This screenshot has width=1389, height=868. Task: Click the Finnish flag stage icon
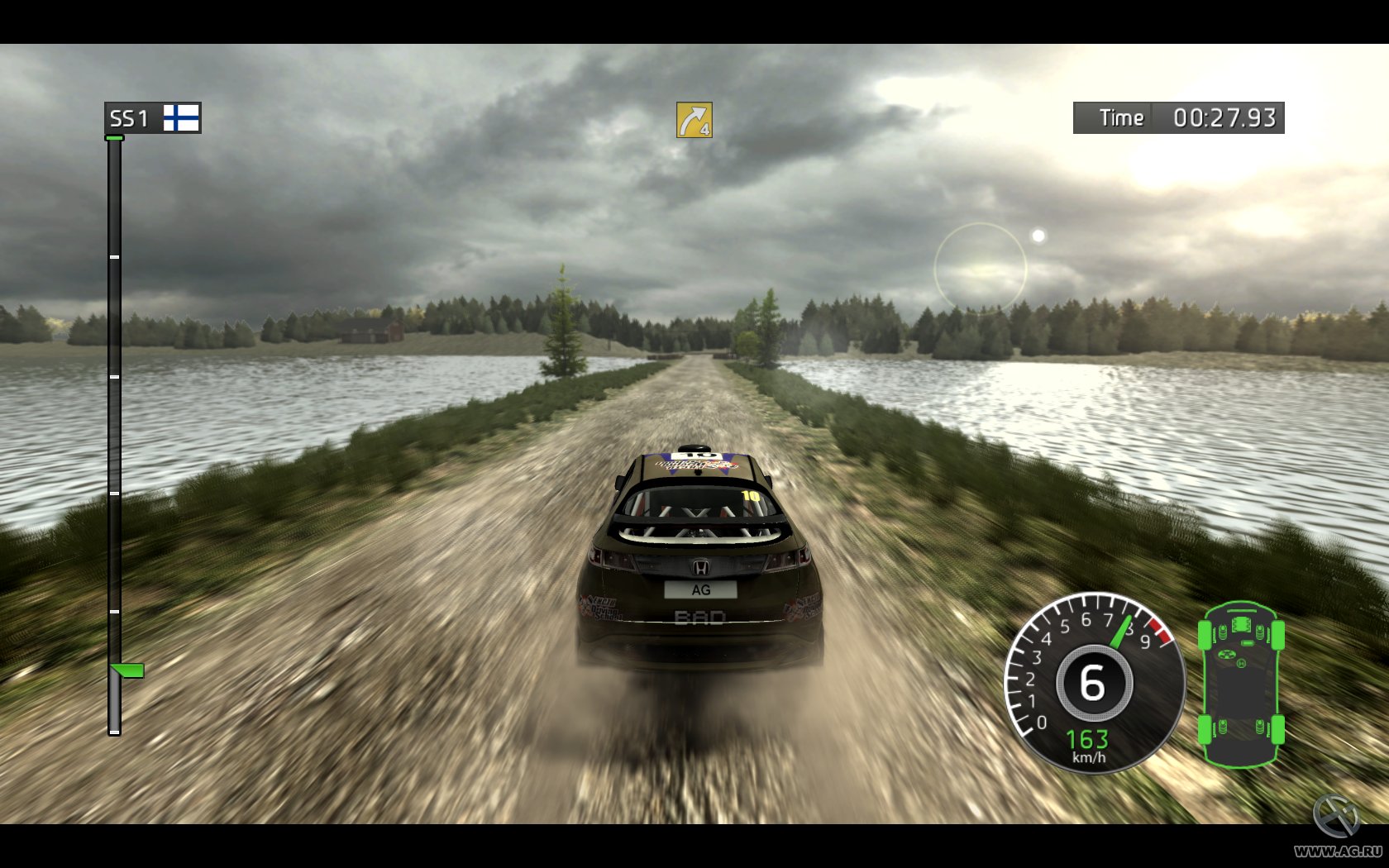click(x=181, y=117)
